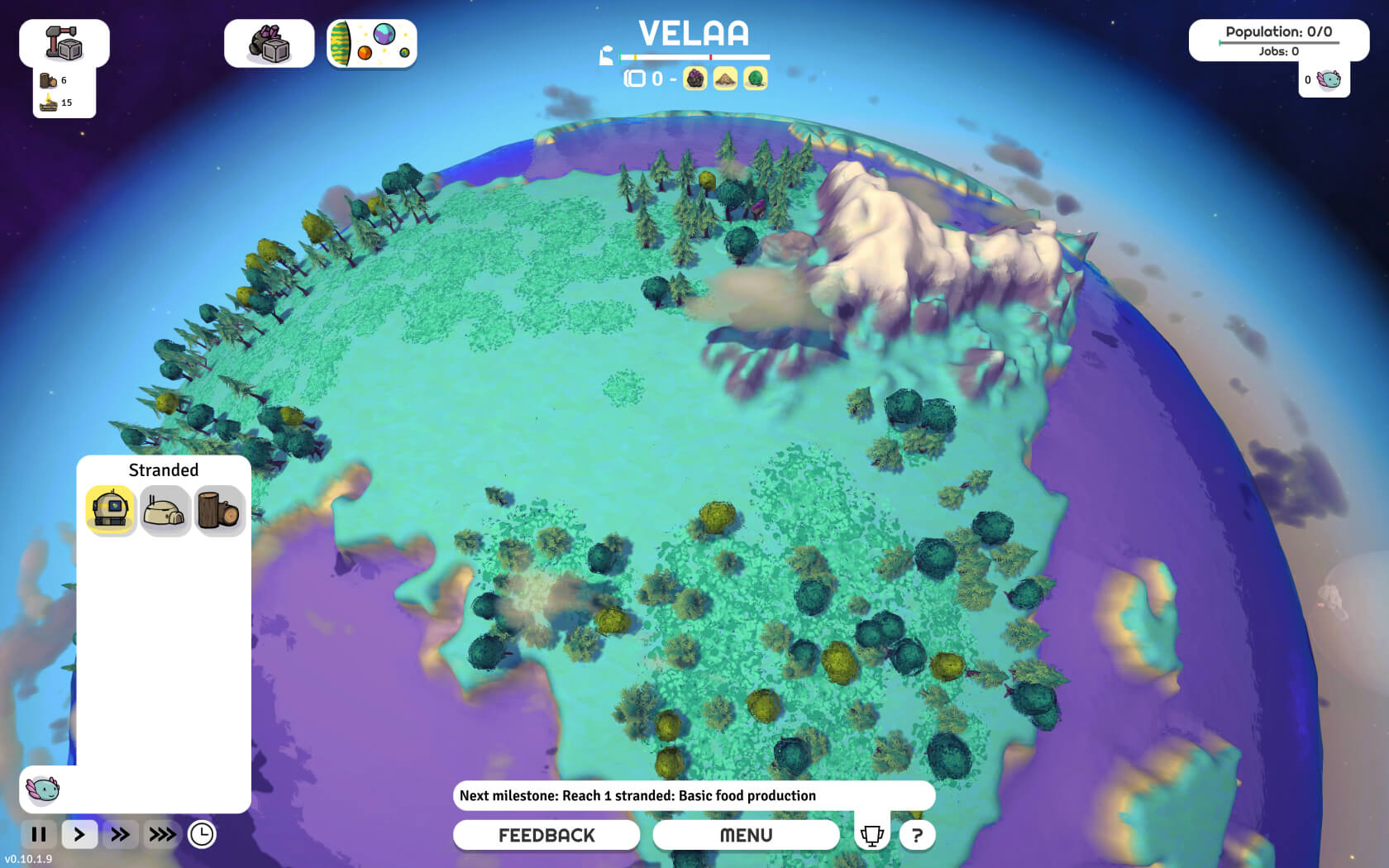Image resolution: width=1389 pixels, height=868 pixels.
Task: Click the green plant resource icon
Action: pyautogui.click(x=755, y=79)
